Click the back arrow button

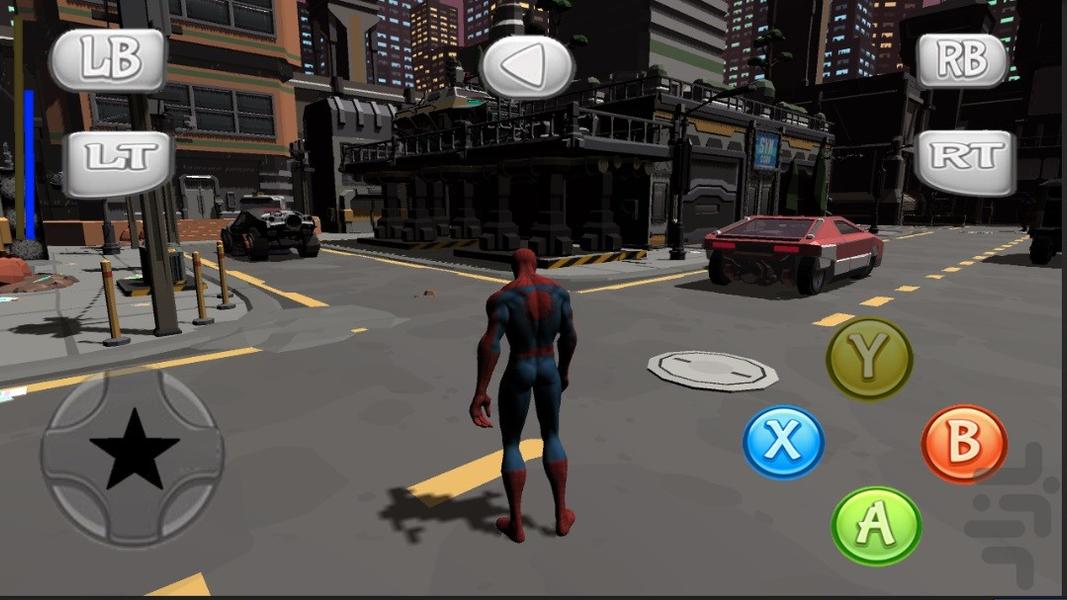point(527,66)
